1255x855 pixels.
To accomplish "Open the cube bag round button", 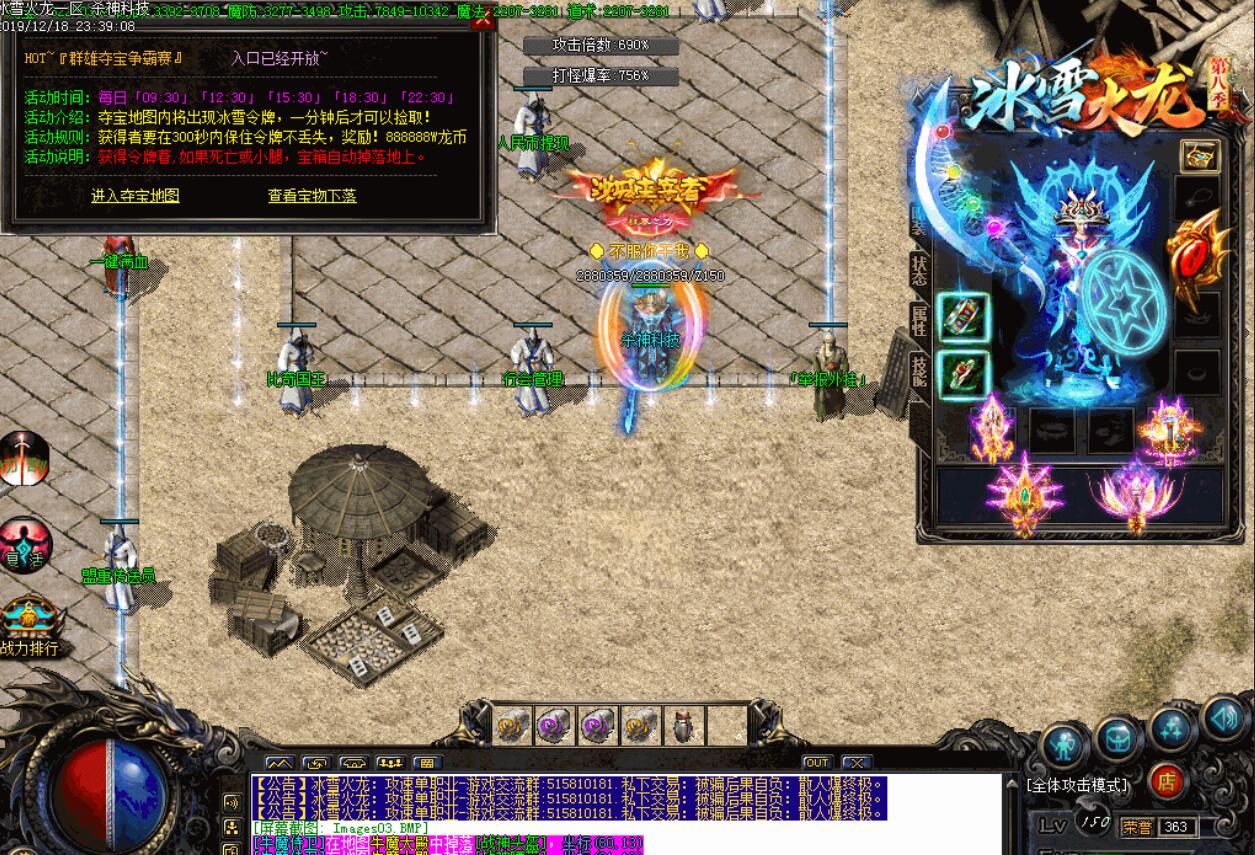I will (1117, 738).
